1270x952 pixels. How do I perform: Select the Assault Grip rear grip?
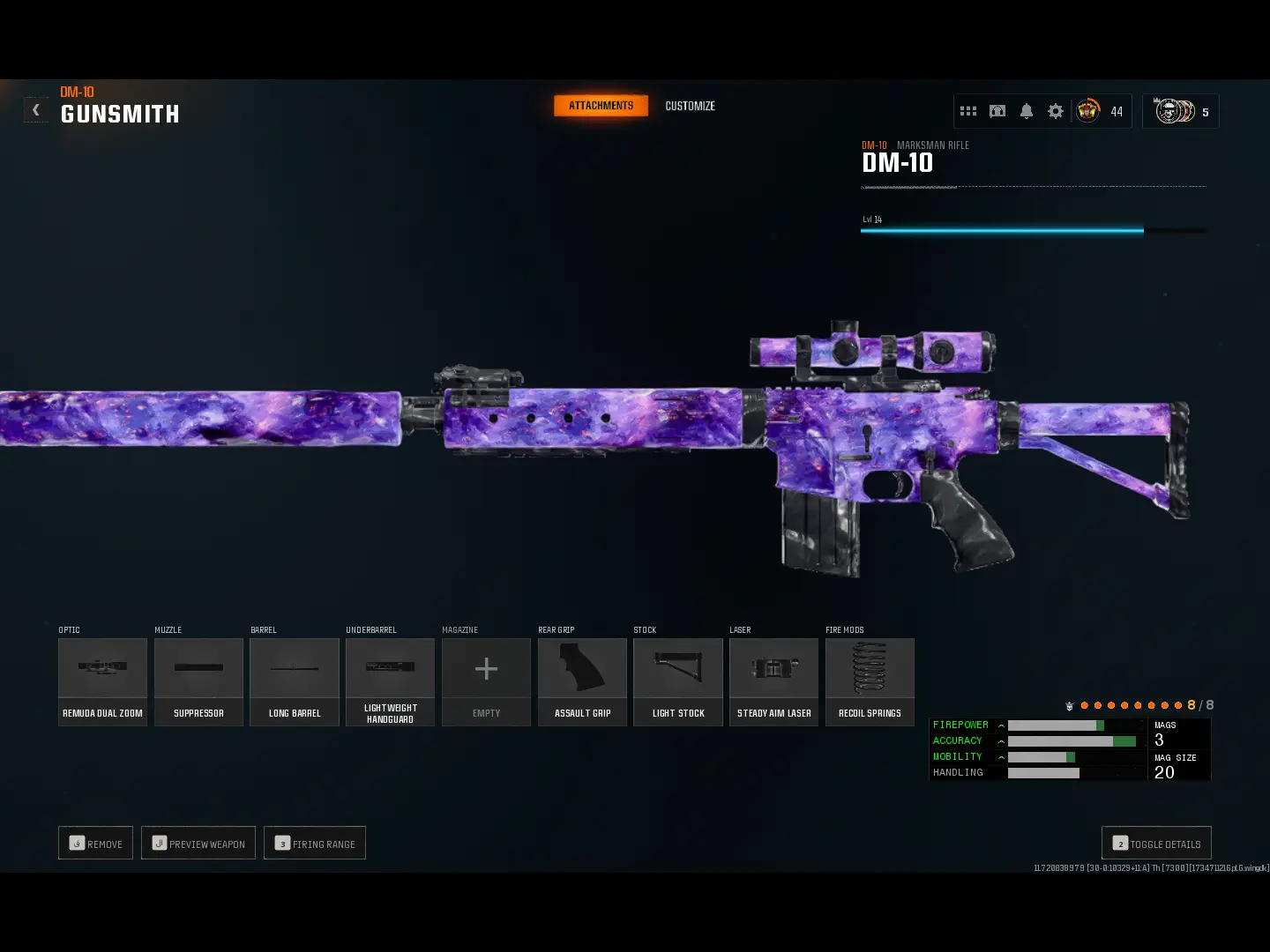click(x=582, y=681)
